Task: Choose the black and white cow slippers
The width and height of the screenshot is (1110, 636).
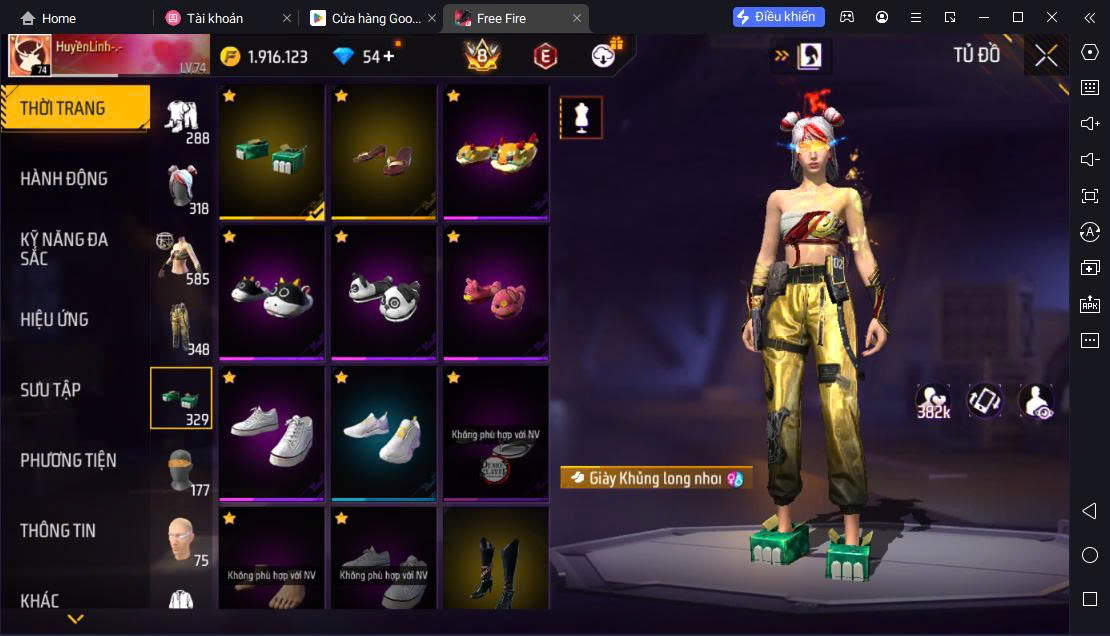Action: coord(272,293)
